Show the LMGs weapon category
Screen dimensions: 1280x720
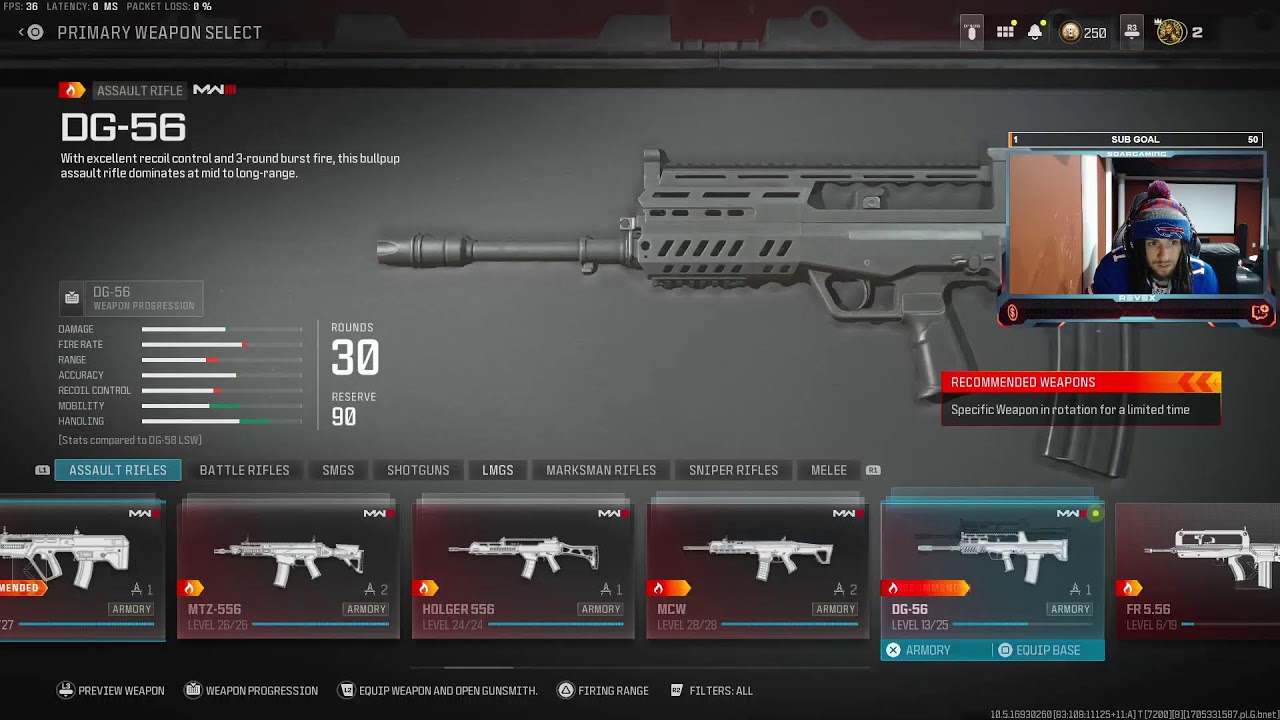[497, 470]
